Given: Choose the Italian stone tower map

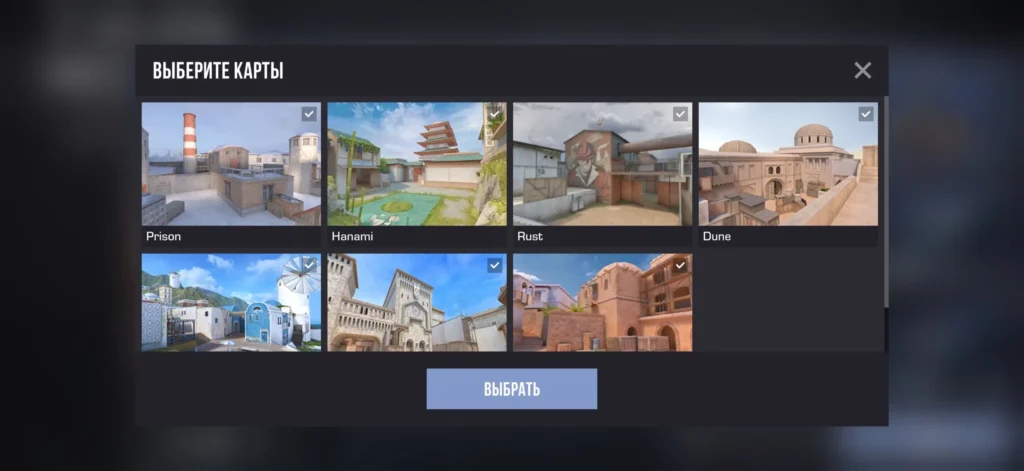Looking at the screenshot, I should pos(416,302).
